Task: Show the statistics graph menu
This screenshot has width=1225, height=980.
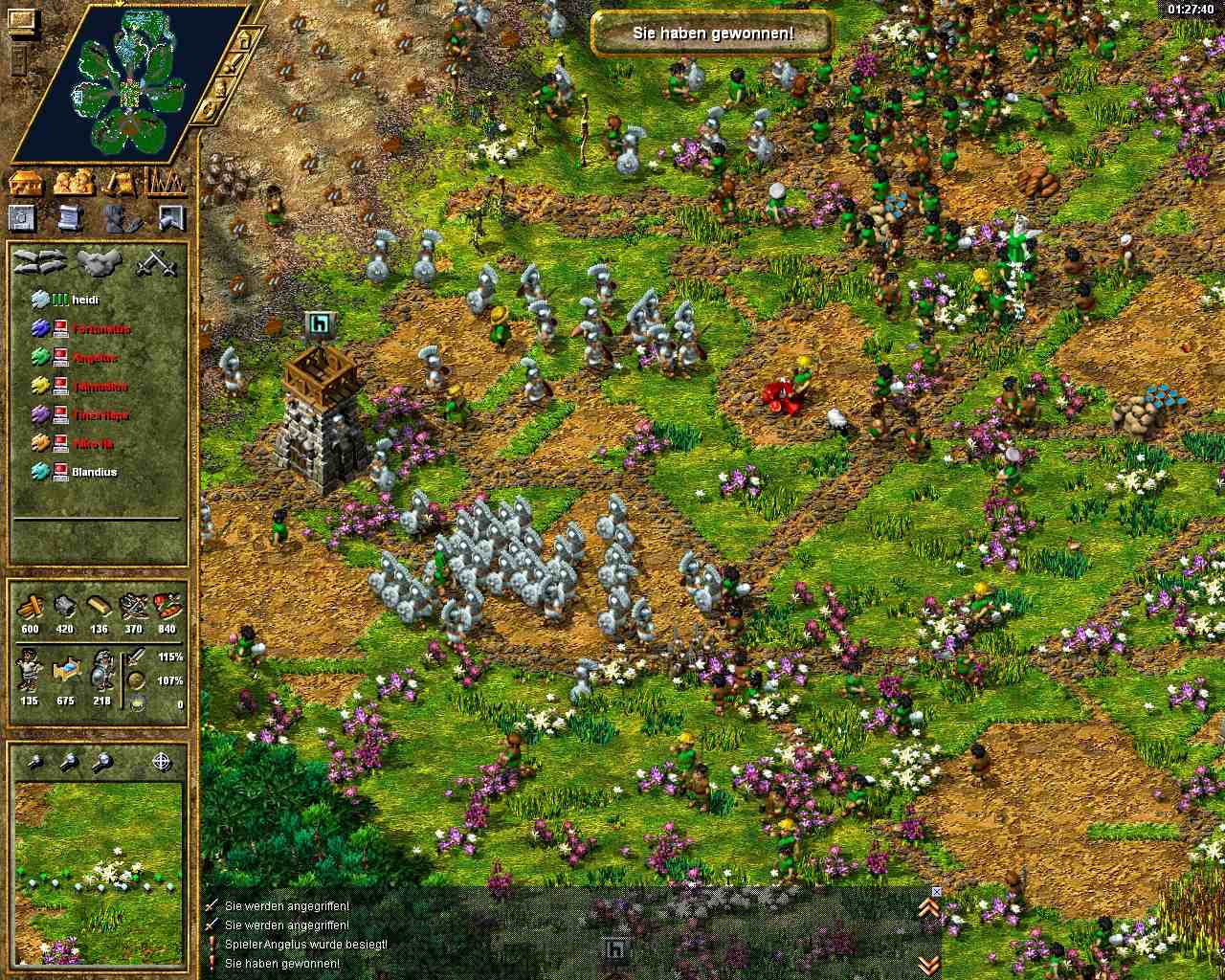Action: click(x=167, y=182)
